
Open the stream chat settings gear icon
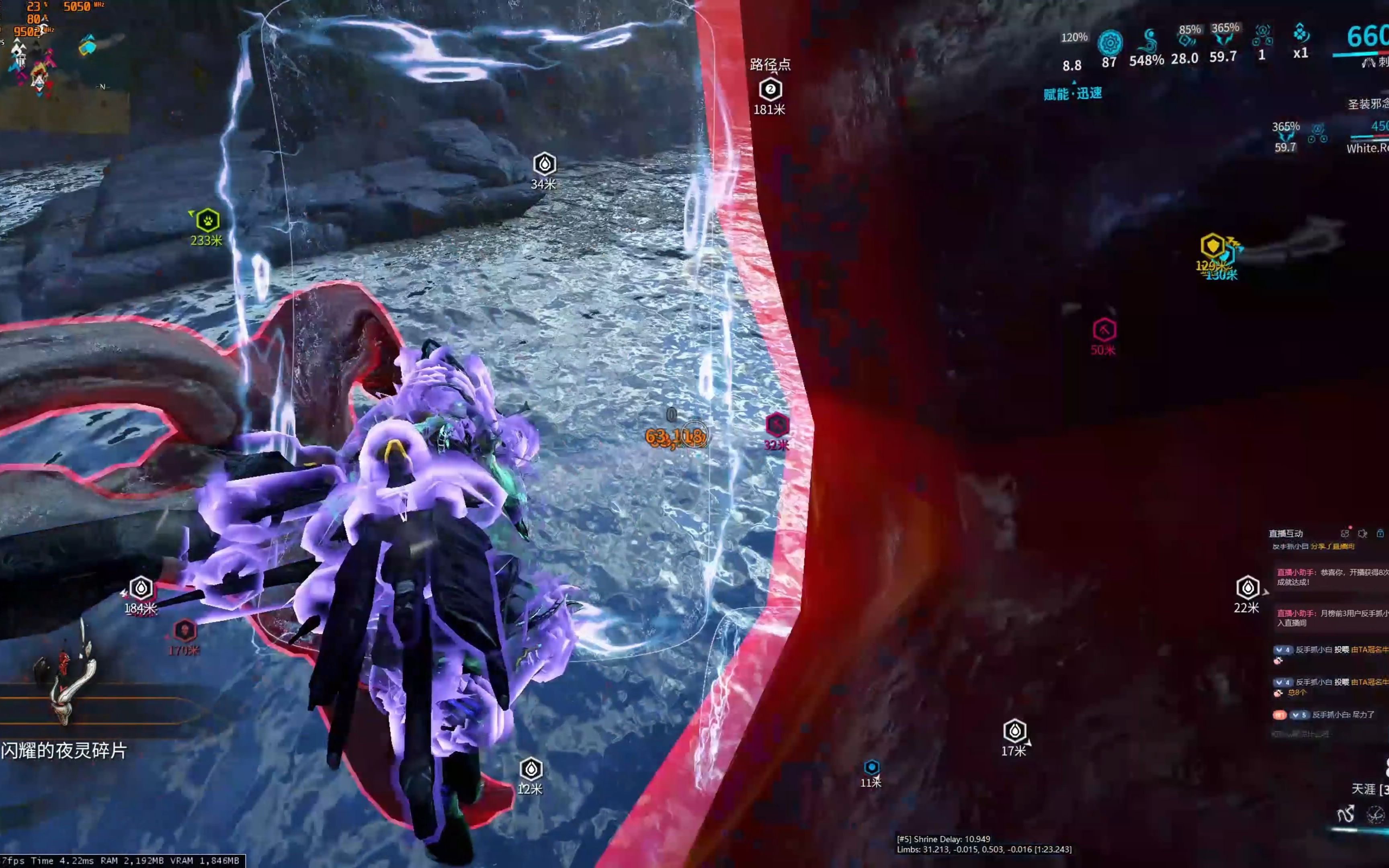pos(1362,533)
